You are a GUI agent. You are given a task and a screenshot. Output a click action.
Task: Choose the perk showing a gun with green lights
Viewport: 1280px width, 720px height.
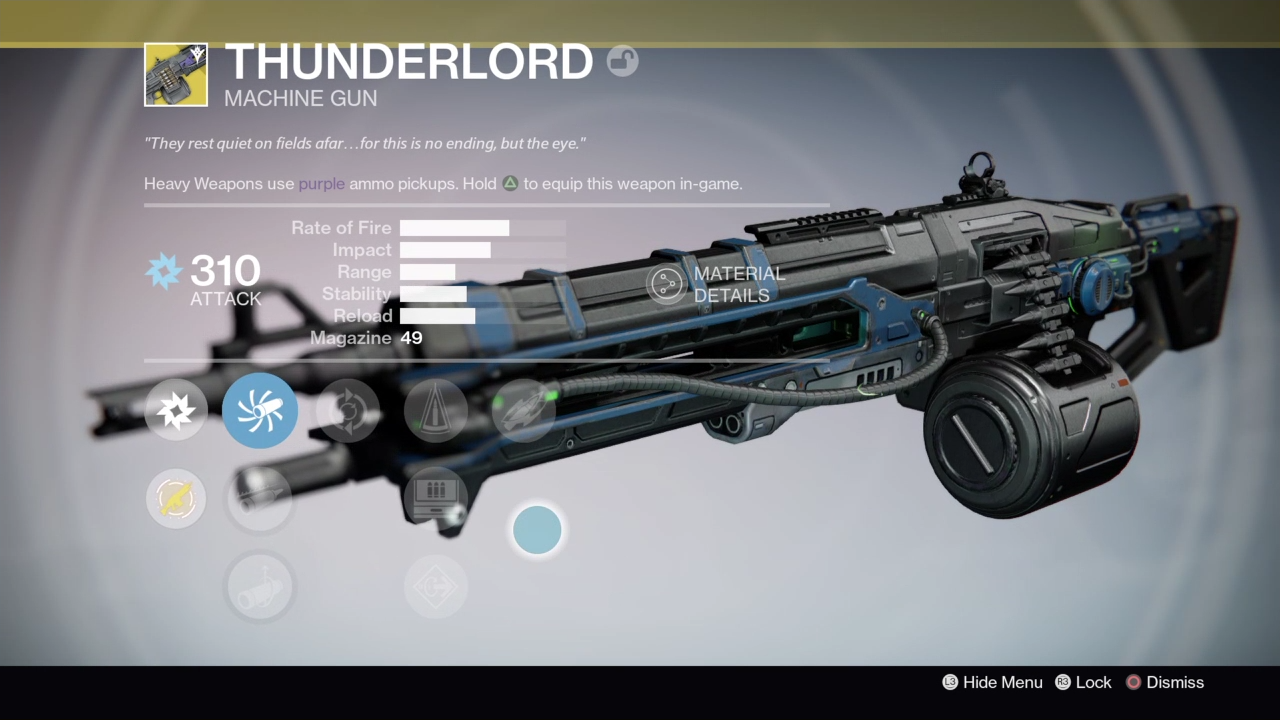(x=524, y=411)
